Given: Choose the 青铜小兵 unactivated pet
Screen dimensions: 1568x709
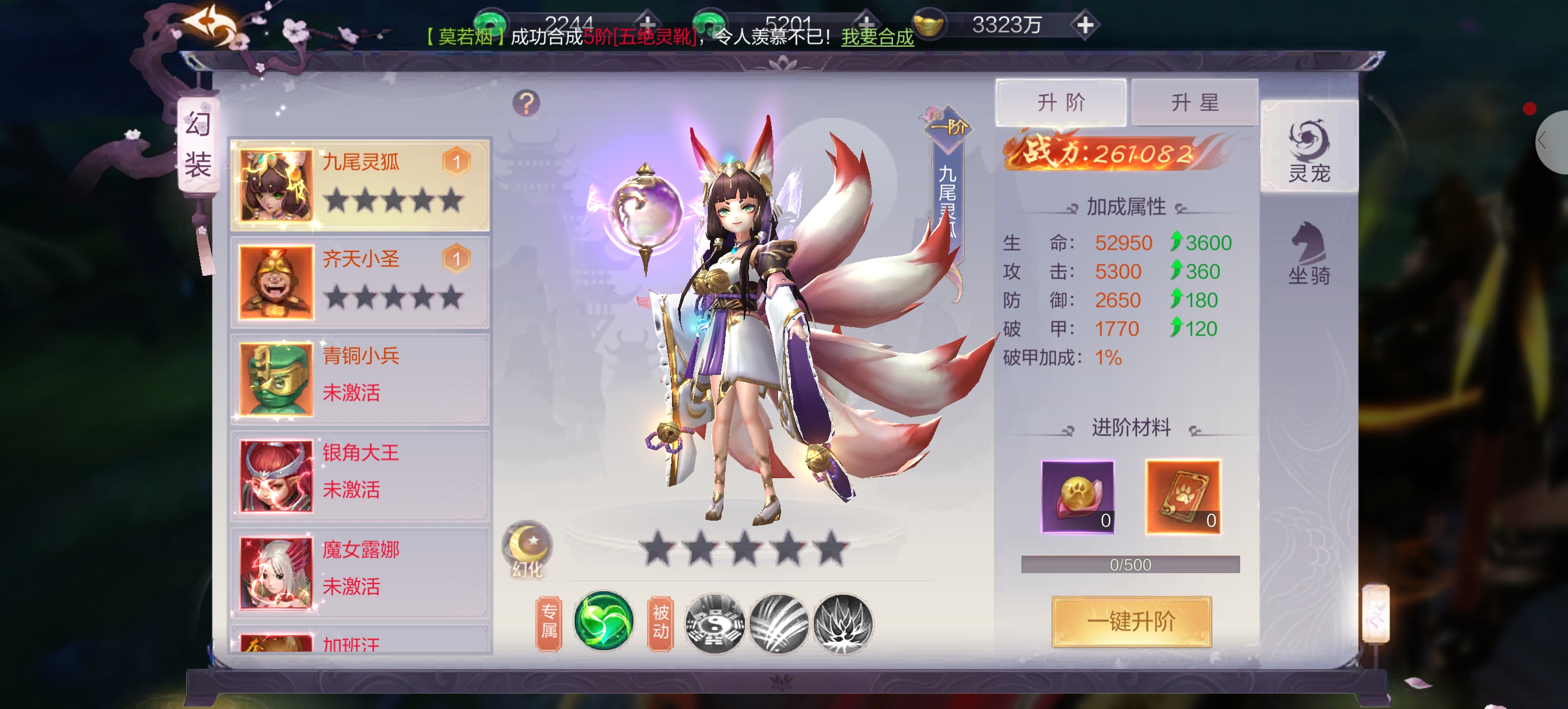Looking at the screenshot, I should [x=360, y=378].
